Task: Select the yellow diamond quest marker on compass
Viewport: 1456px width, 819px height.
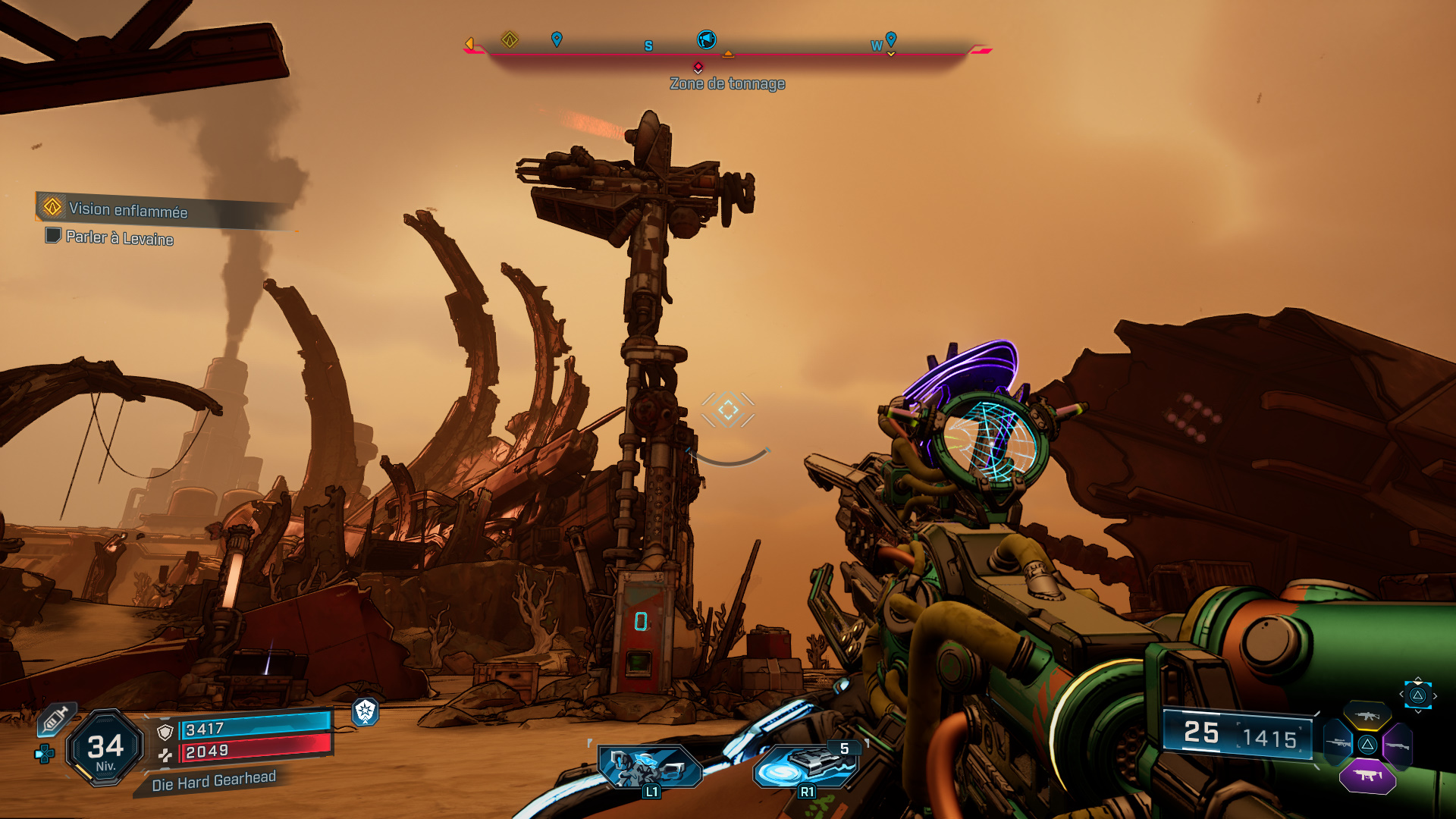Action: point(510,39)
